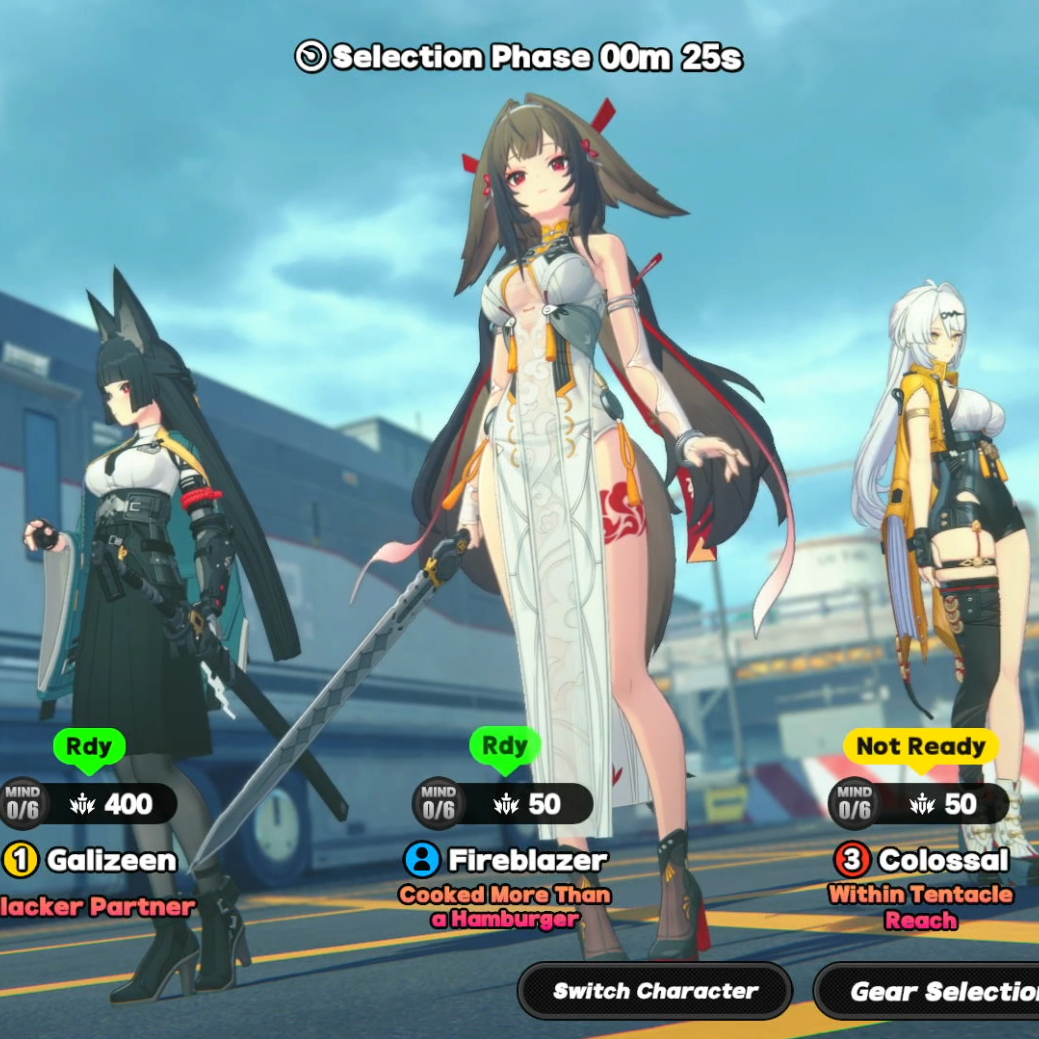The image size is (1039, 1039).
Task: Click Fireblazer's blue player profile icon
Action: coord(422,859)
